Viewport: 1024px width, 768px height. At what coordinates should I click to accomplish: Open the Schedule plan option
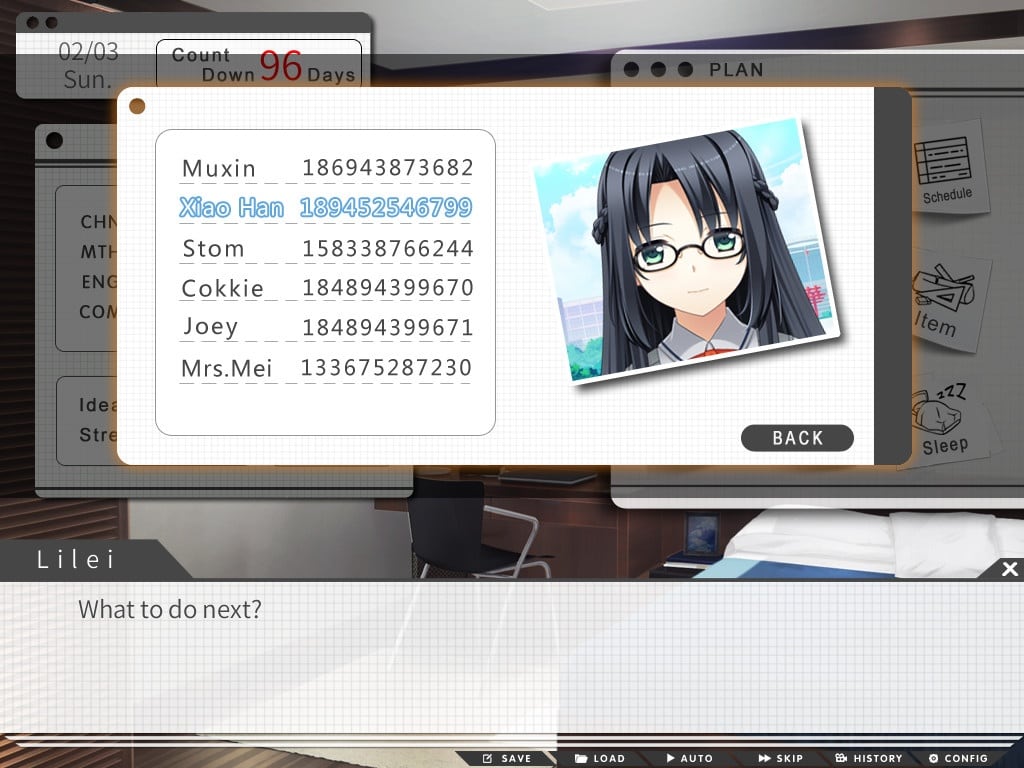[946, 171]
